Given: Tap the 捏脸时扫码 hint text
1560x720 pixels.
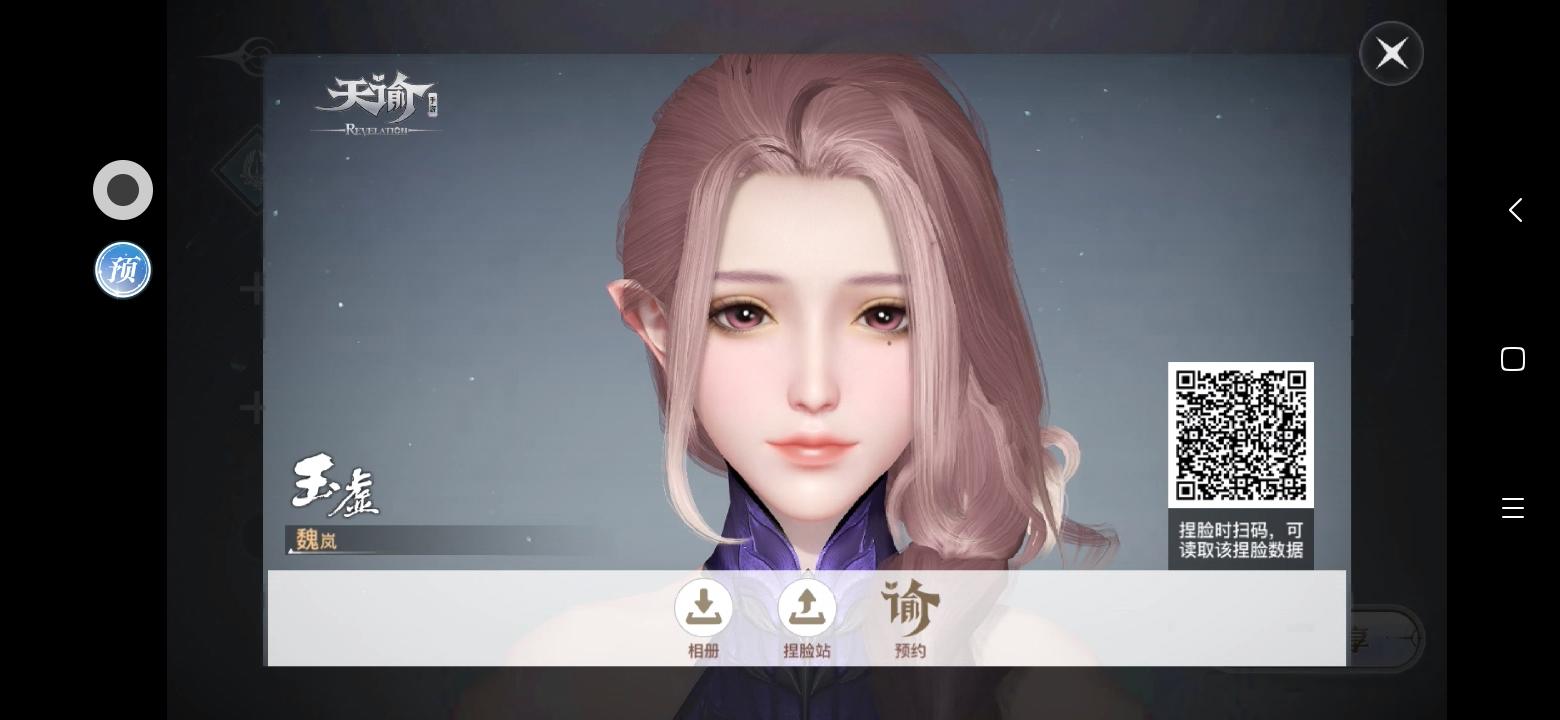Looking at the screenshot, I should (1240, 540).
